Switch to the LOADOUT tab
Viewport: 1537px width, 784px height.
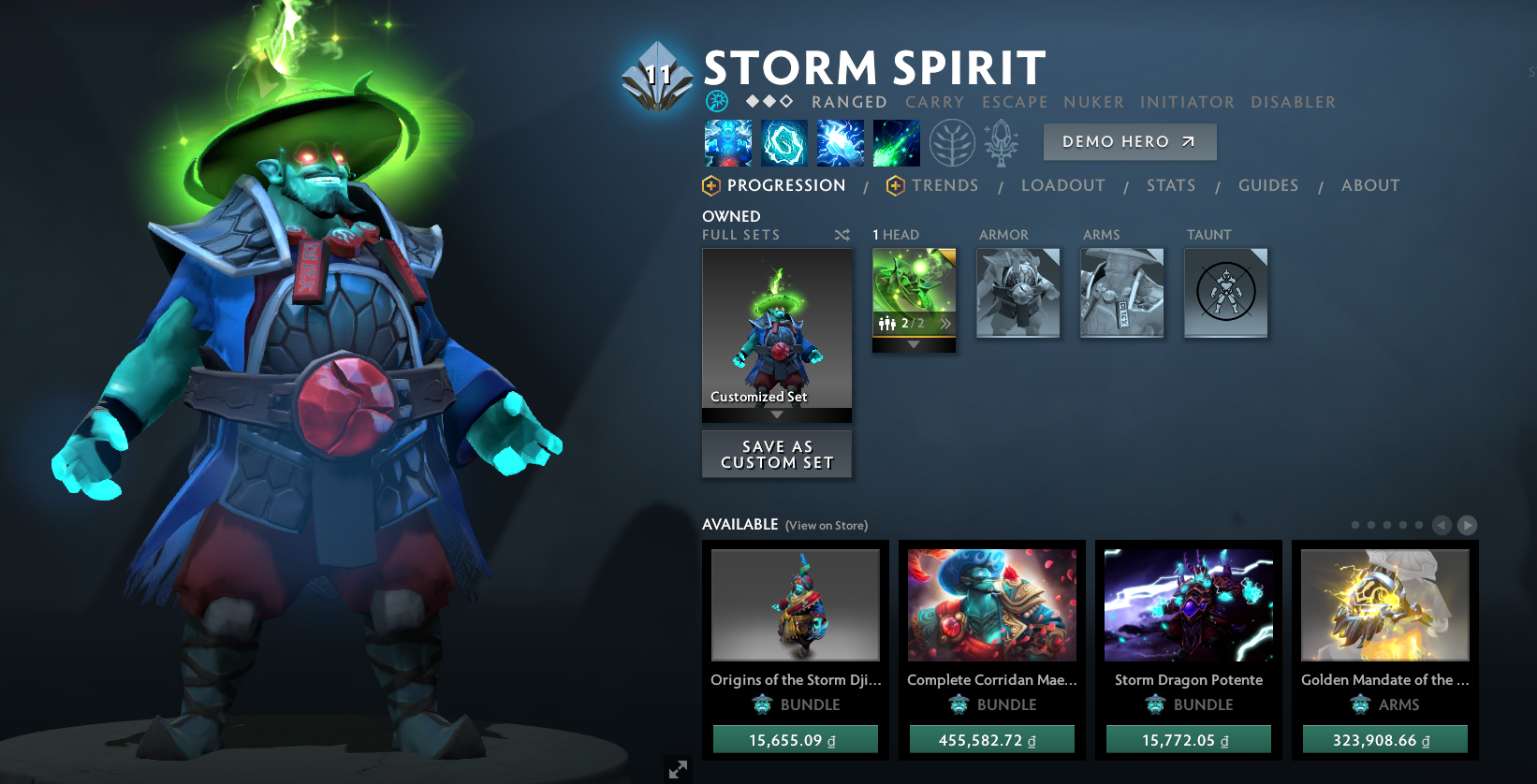click(1062, 185)
